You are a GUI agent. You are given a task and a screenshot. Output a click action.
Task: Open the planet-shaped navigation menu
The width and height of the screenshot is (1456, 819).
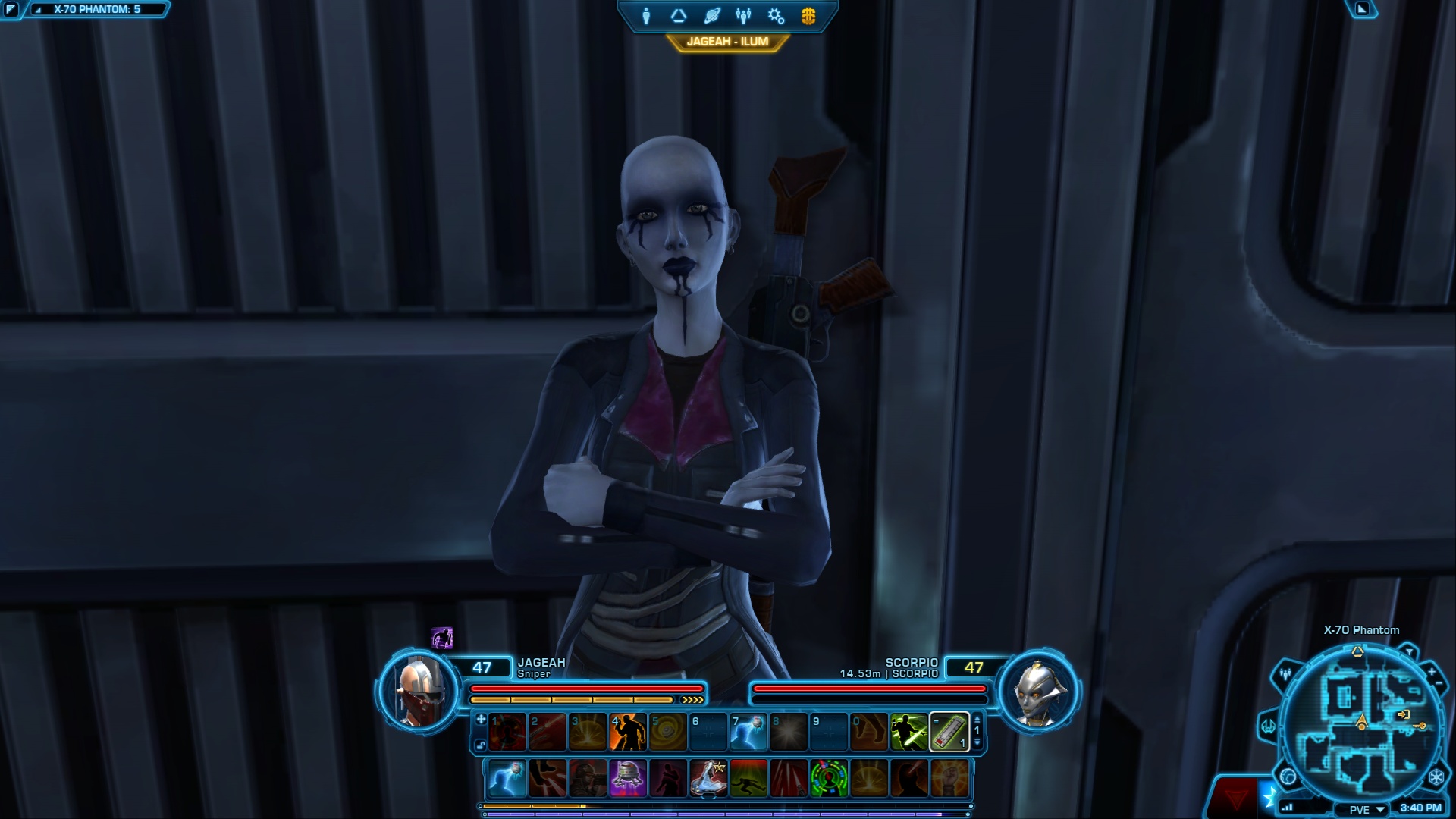711,16
